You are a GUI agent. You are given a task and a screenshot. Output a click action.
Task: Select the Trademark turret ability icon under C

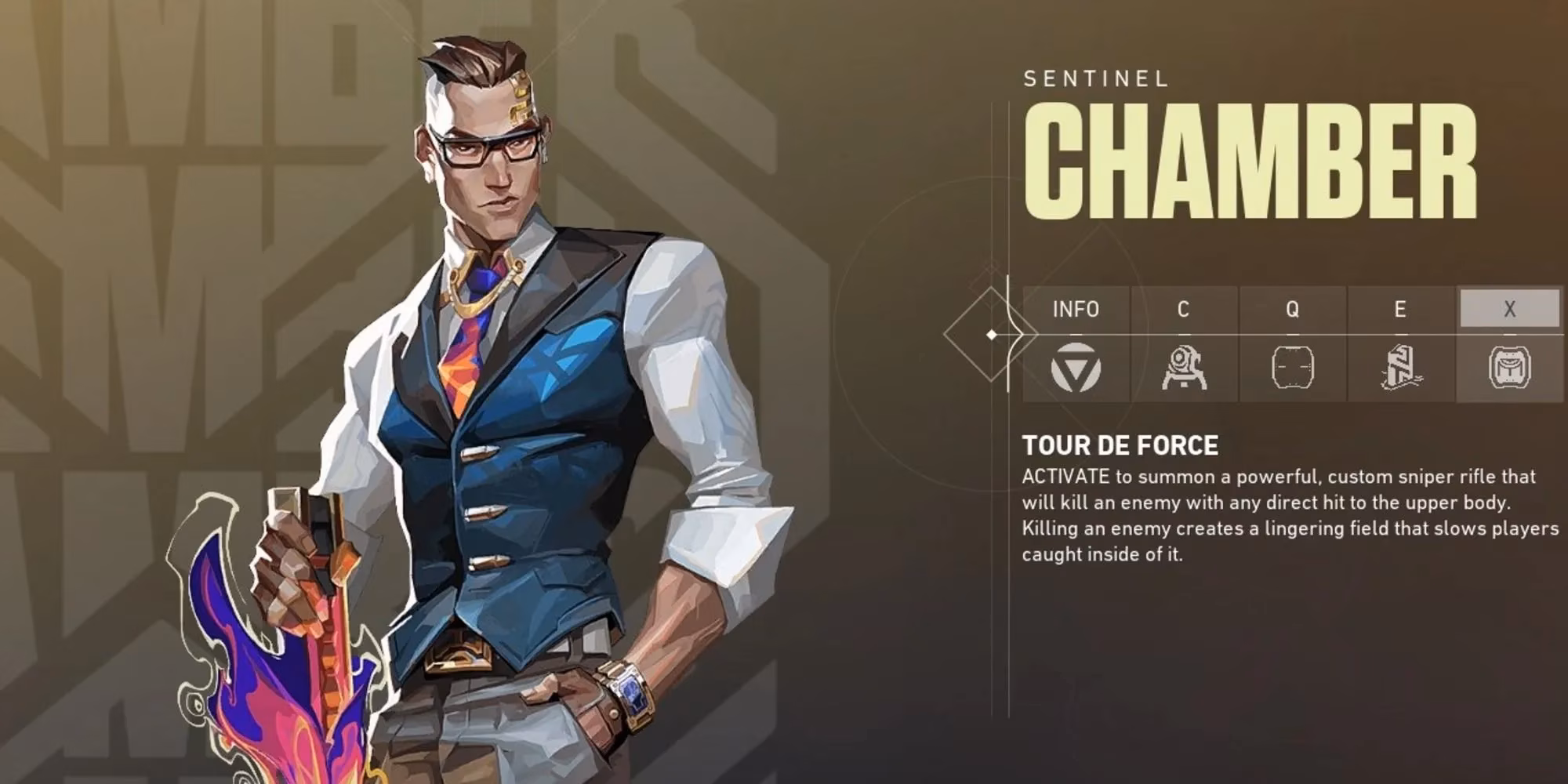(x=1185, y=368)
